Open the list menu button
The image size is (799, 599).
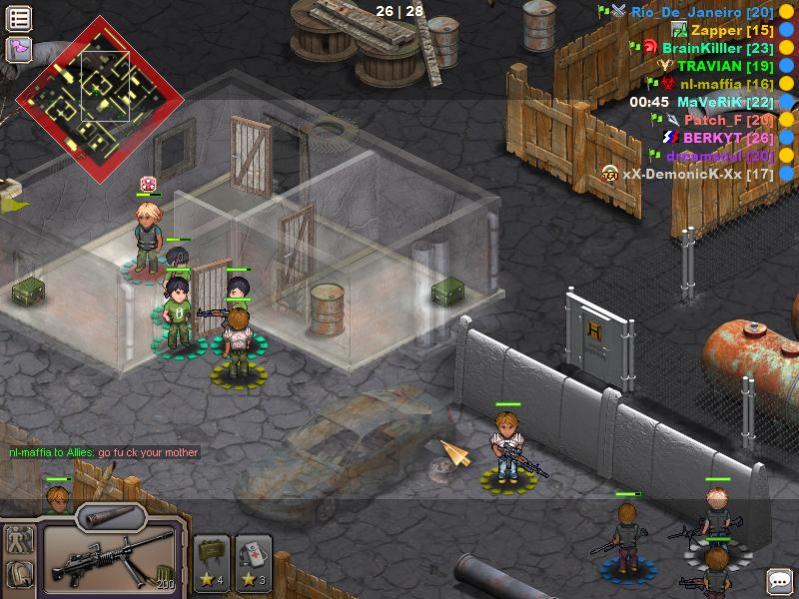point(19,18)
